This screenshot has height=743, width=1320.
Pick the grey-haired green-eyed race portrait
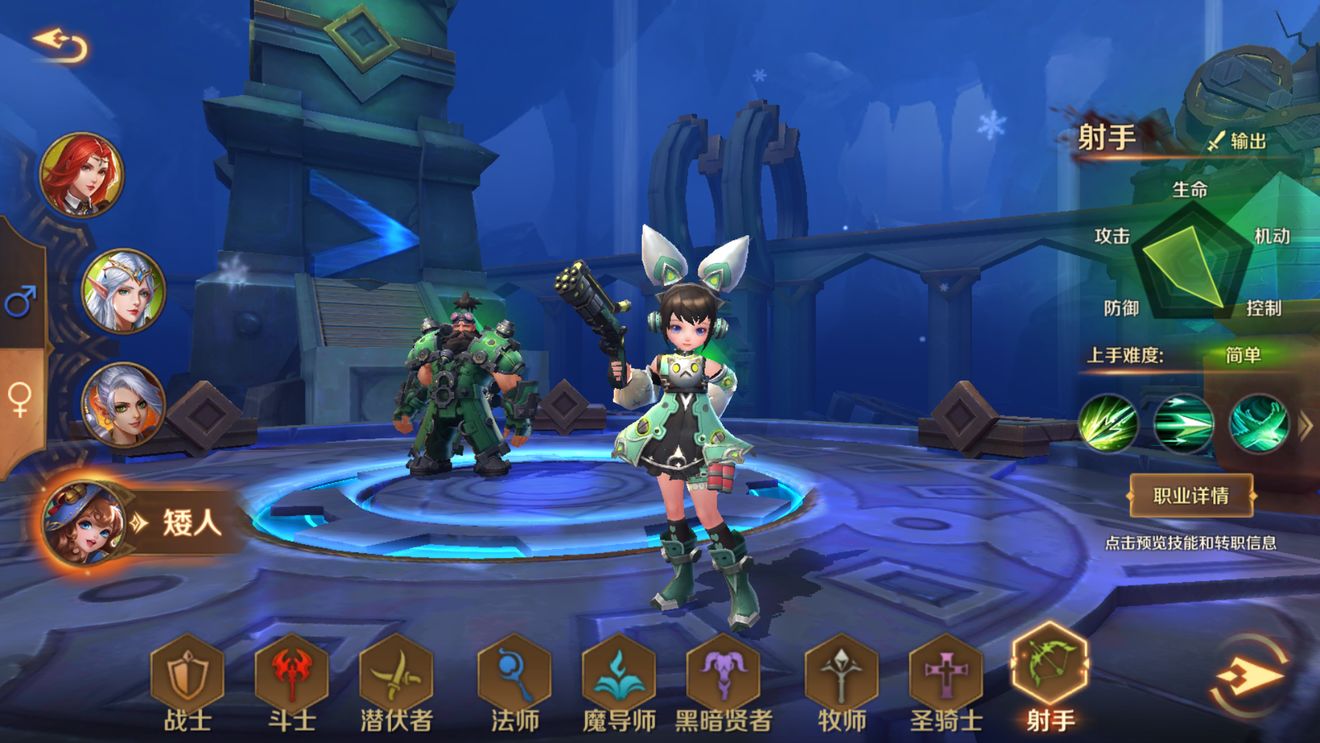(x=123, y=404)
